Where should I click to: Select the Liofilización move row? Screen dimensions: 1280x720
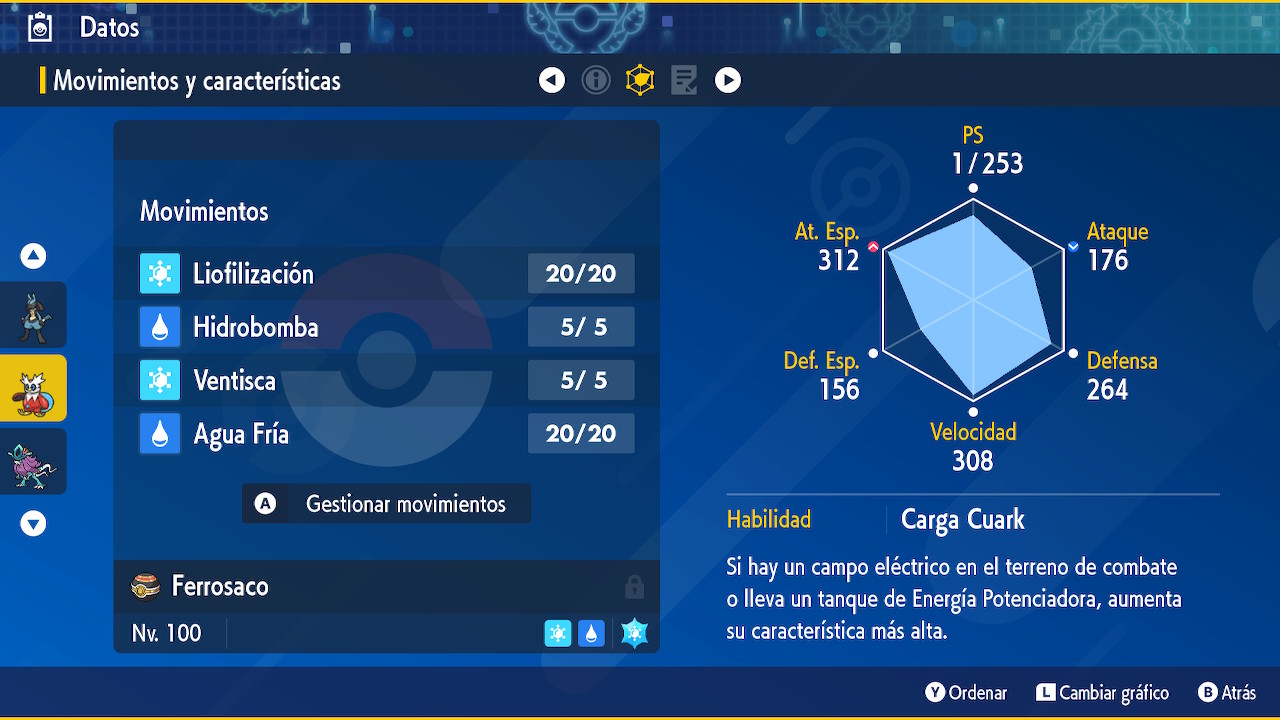[x=386, y=274]
